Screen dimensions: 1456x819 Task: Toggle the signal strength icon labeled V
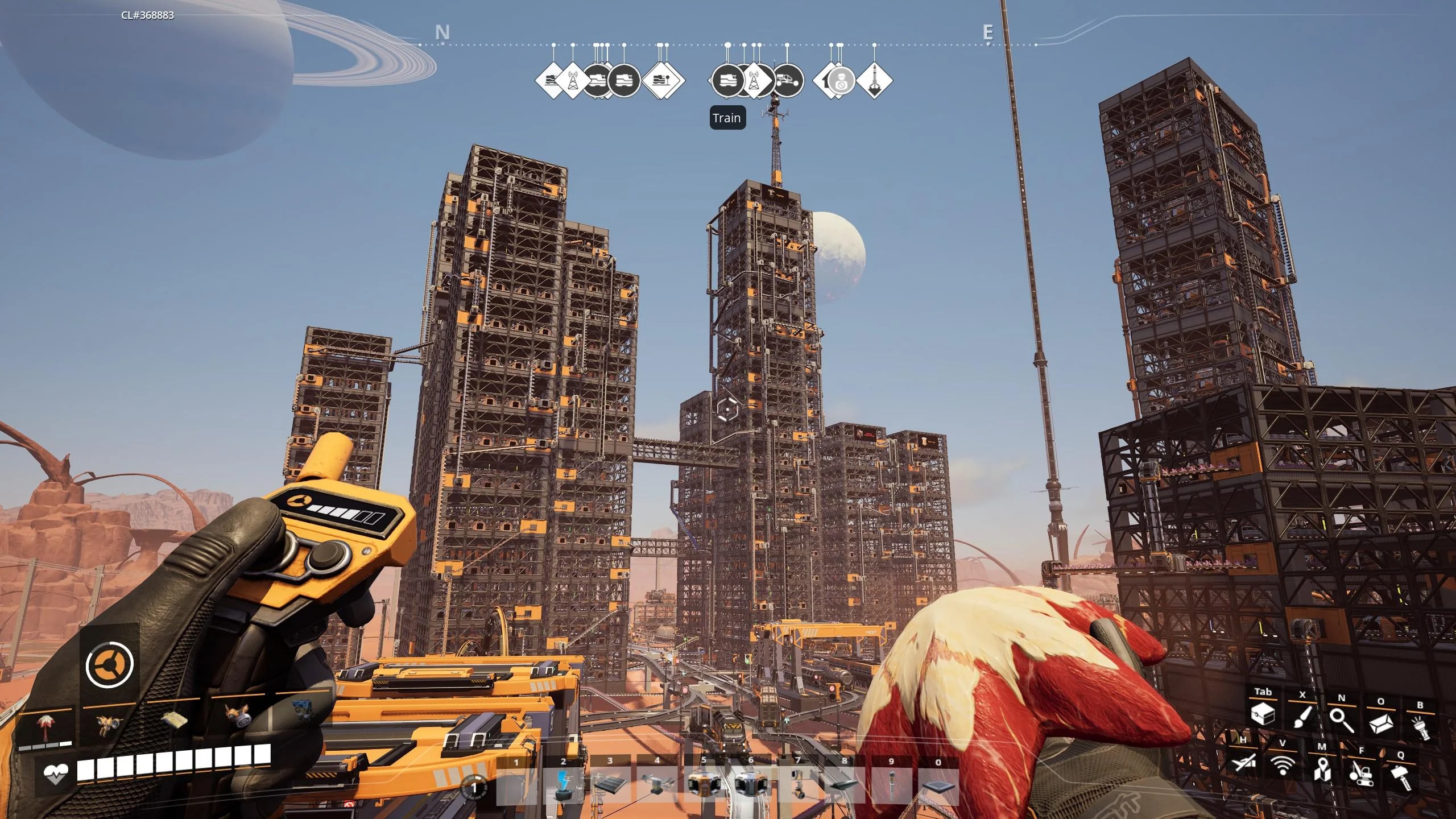(1283, 767)
